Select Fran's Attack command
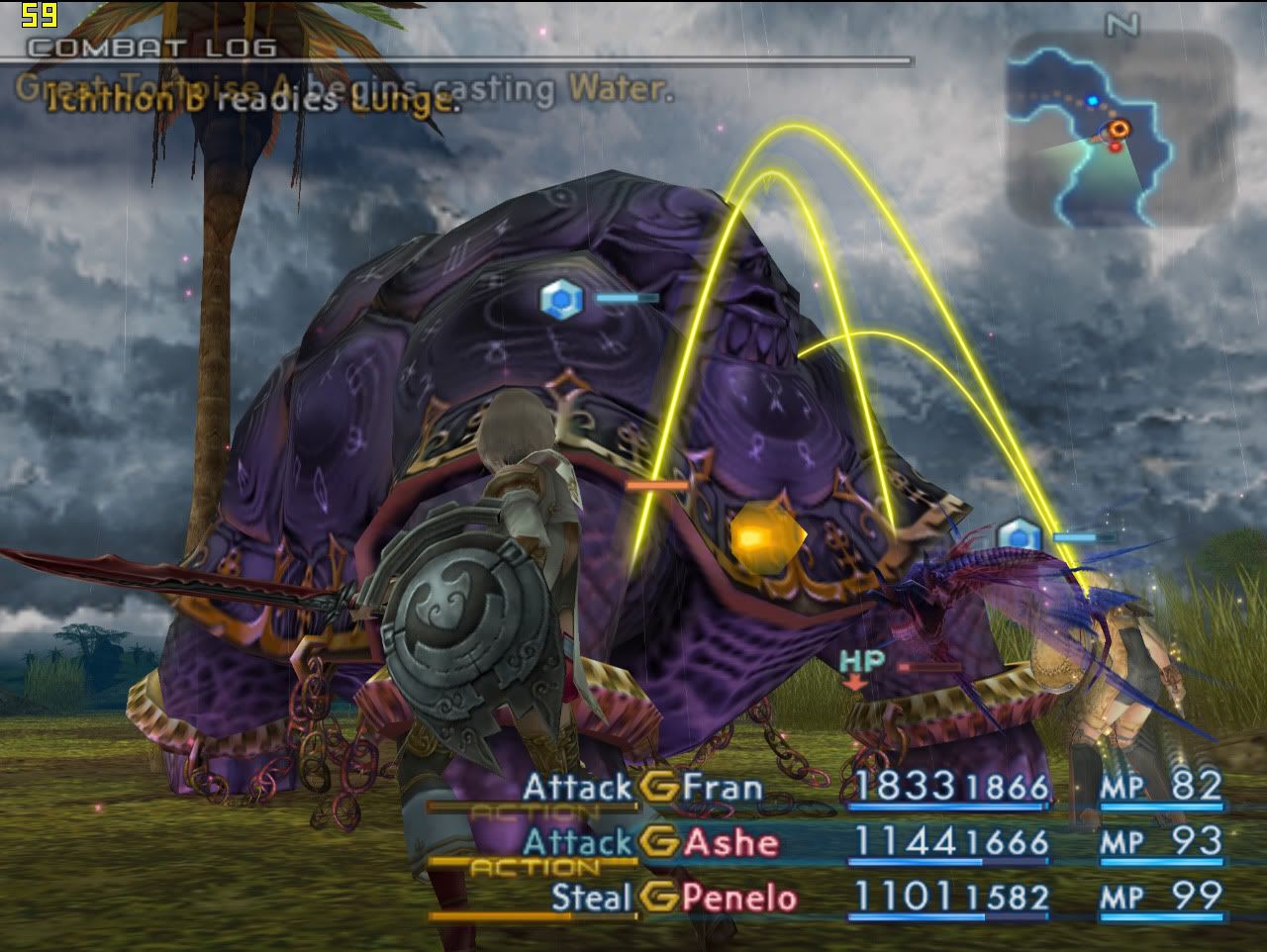Viewport: 1267px width, 952px height. click(577, 788)
